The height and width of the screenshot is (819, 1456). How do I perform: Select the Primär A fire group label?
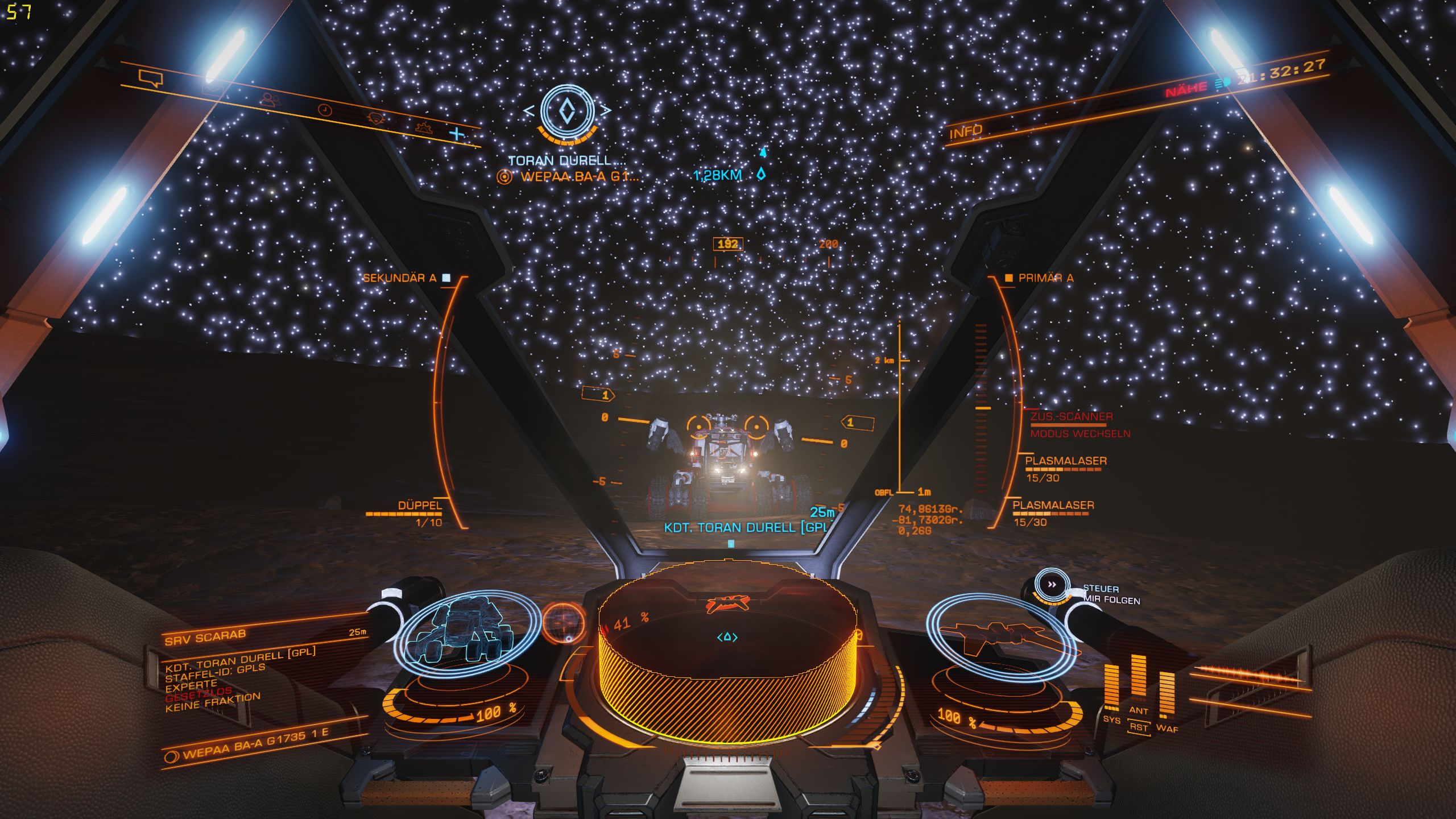click(1045, 278)
